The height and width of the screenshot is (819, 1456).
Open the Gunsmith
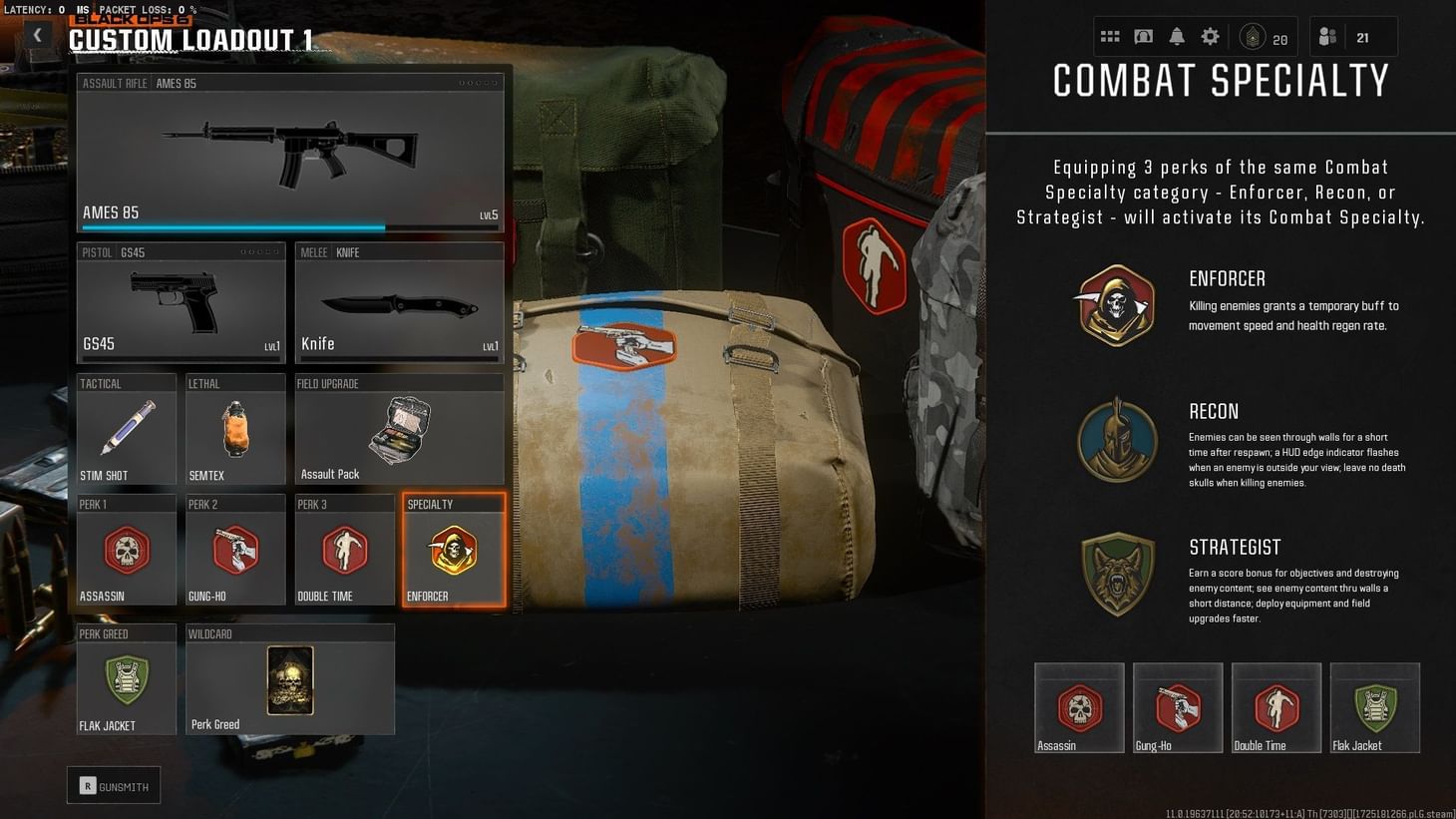[114, 785]
